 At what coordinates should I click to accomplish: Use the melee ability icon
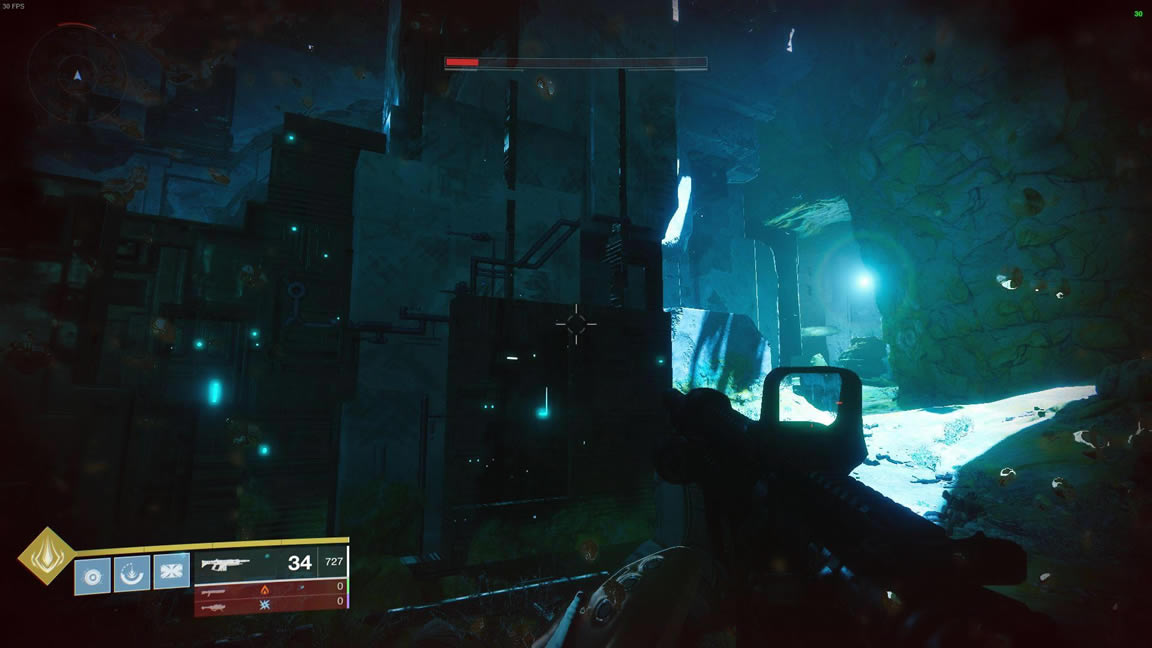click(132, 574)
